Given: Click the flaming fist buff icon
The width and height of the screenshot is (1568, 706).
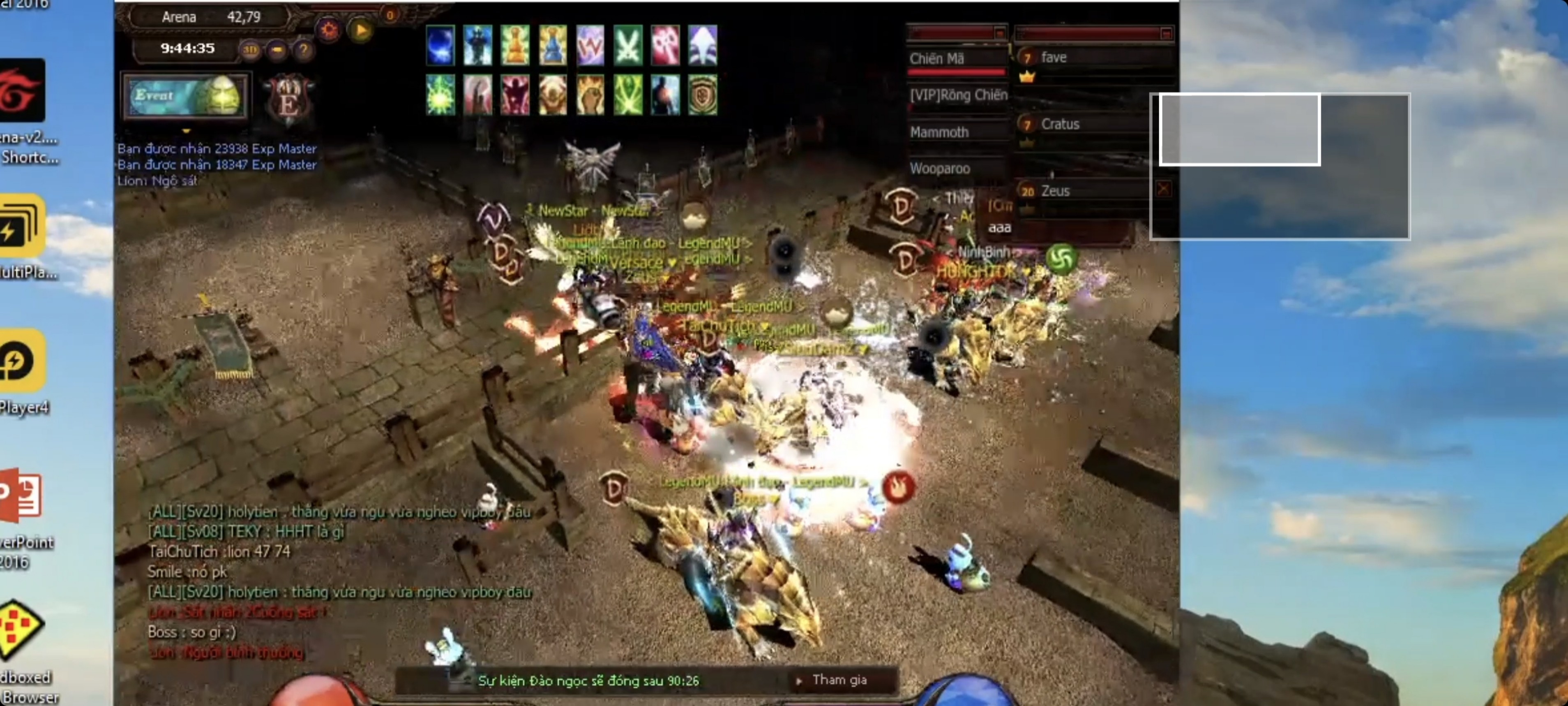Looking at the screenshot, I should [590, 96].
